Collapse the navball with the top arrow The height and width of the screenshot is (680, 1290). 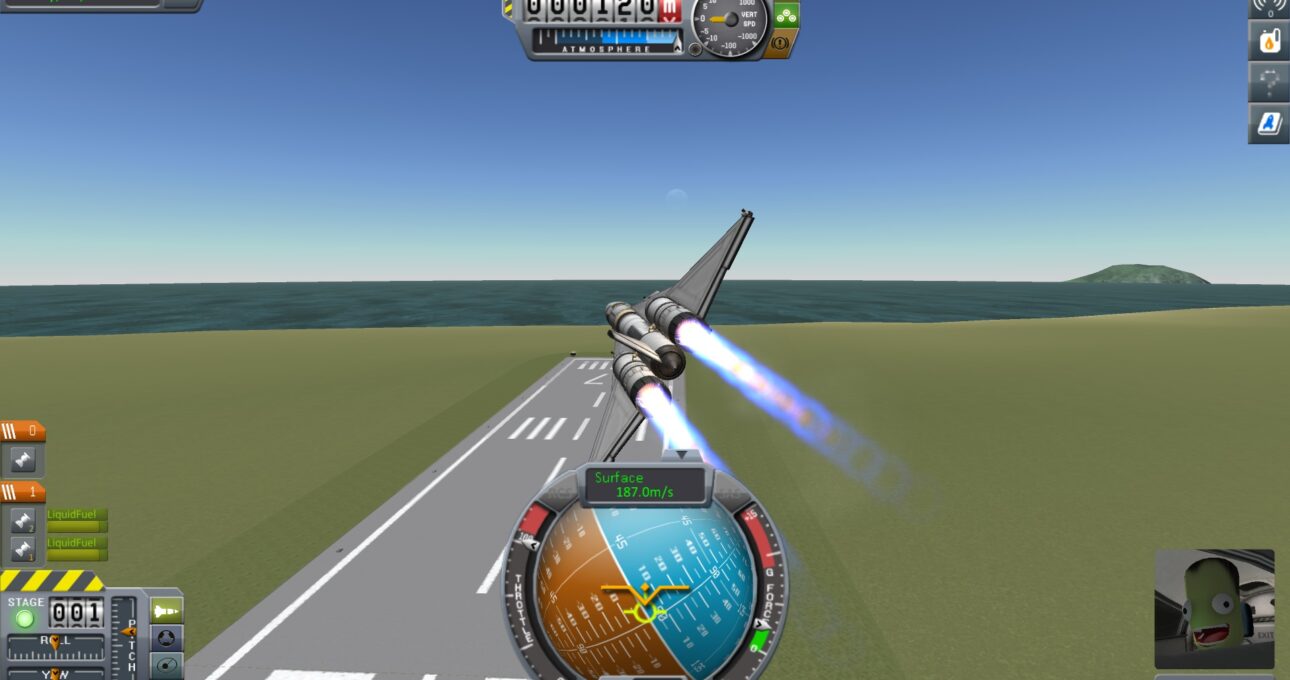tap(681, 455)
